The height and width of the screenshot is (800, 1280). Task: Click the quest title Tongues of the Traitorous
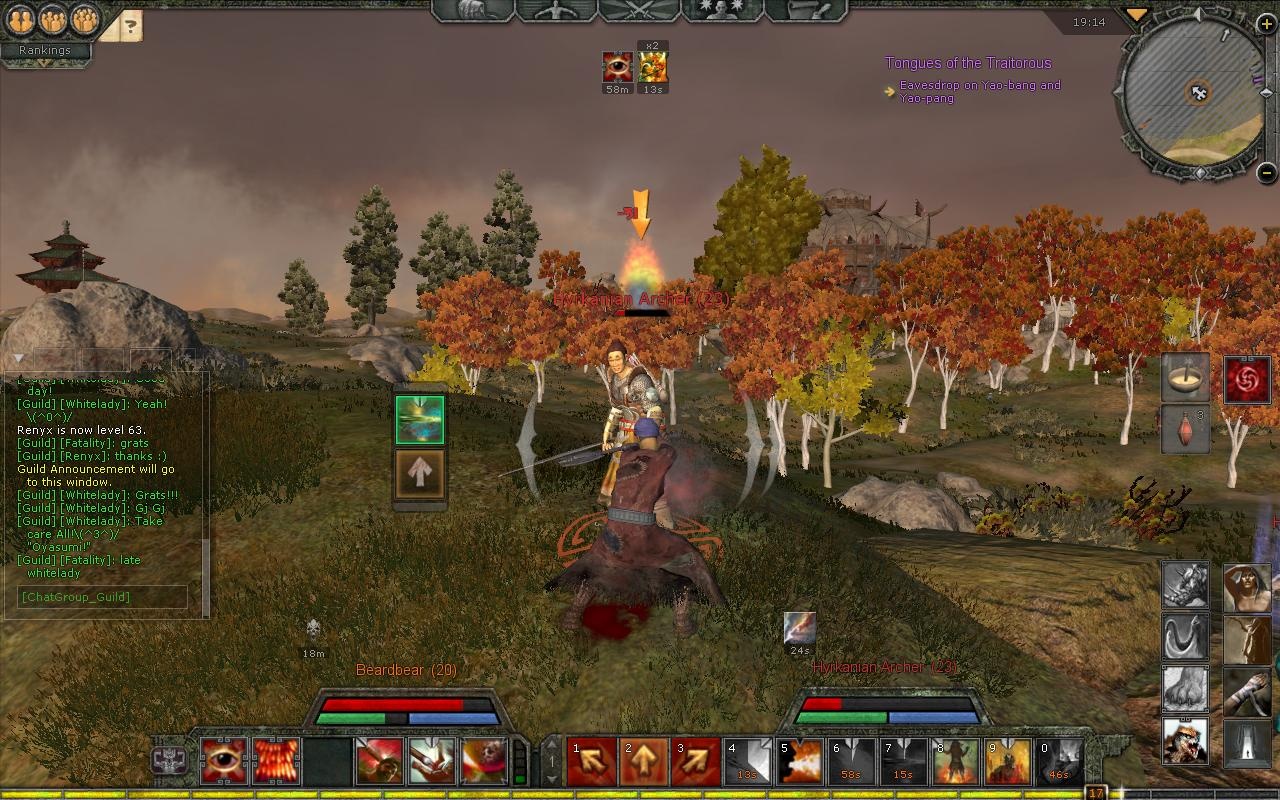click(968, 62)
